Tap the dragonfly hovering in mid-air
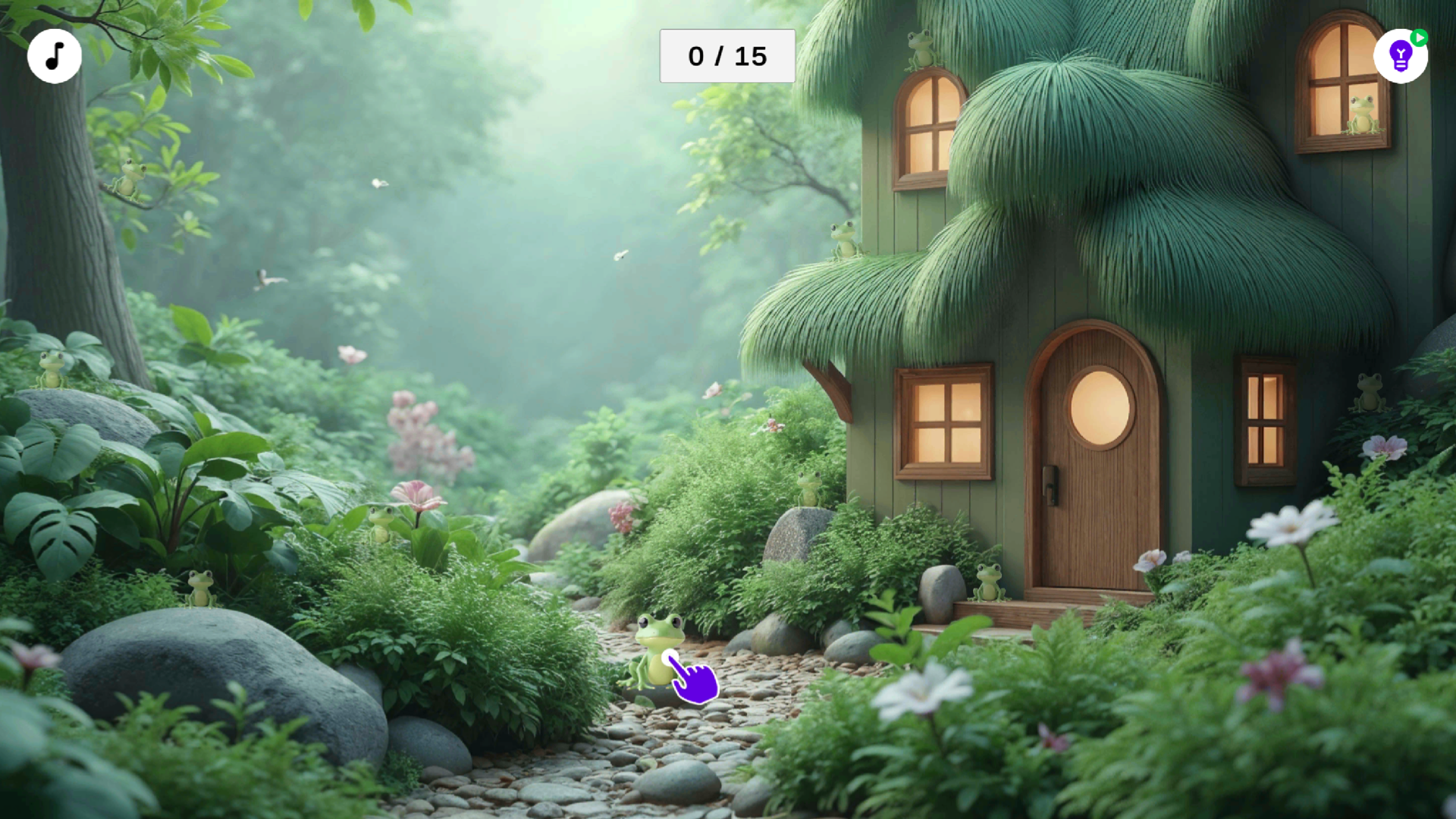This screenshot has height=819, width=1456. pos(620,255)
